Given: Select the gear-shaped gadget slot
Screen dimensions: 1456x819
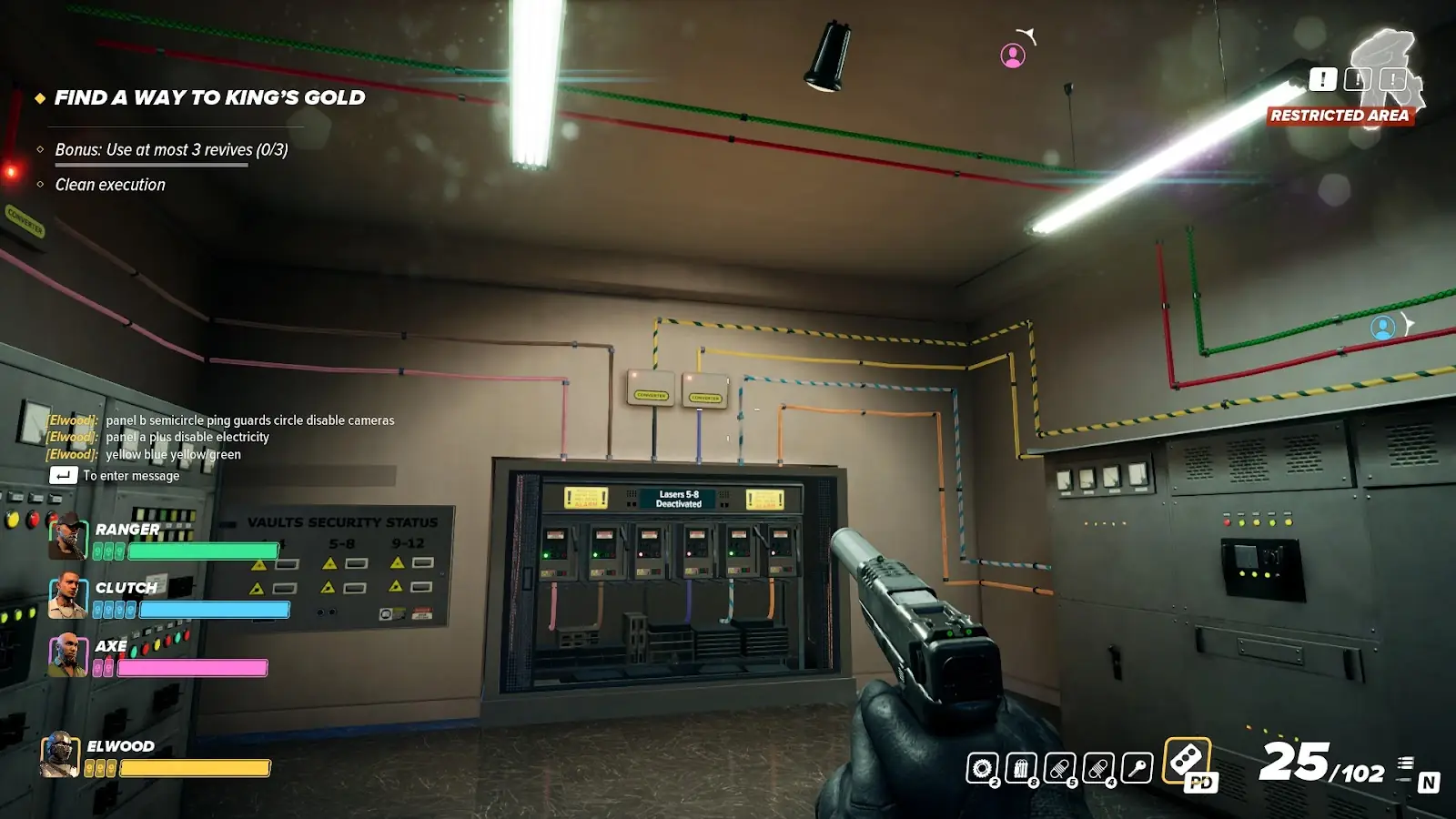Looking at the screenshot, I should click(982, 769).
